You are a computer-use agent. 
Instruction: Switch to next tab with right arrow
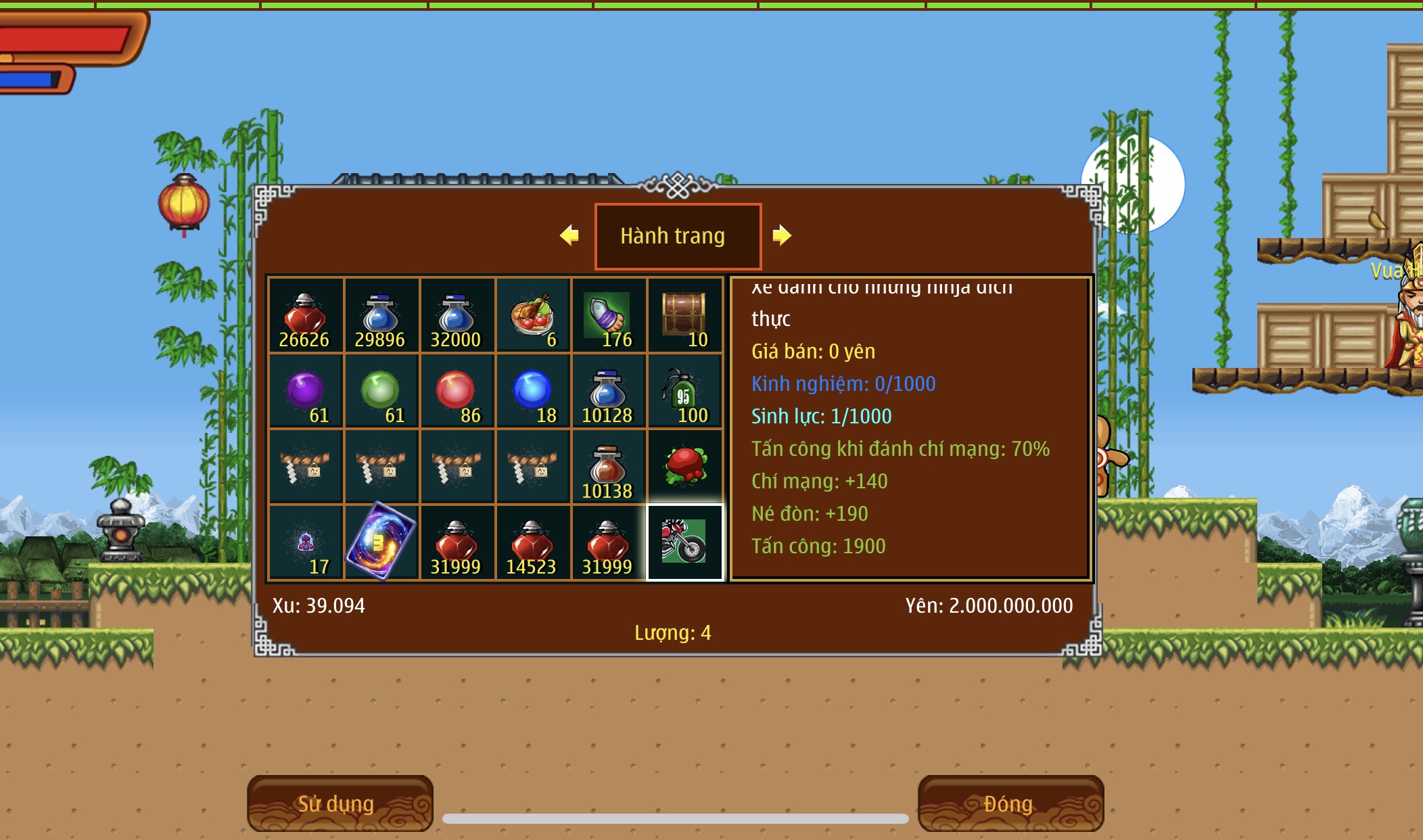point(782,235)
